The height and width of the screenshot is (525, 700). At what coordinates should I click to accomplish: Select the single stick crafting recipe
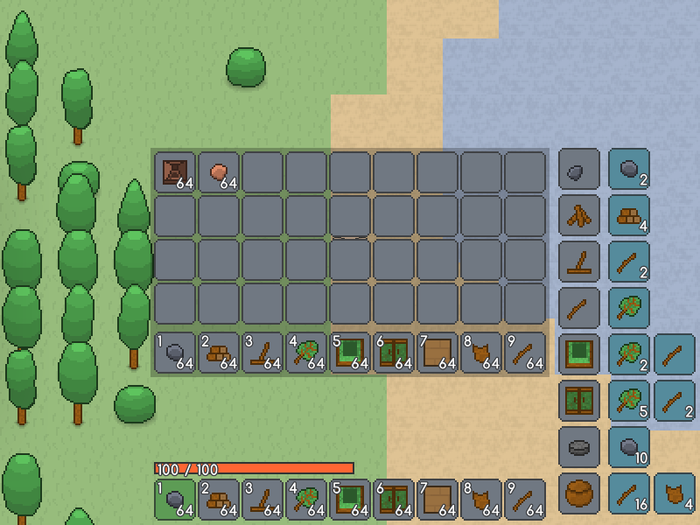(579, 308)
